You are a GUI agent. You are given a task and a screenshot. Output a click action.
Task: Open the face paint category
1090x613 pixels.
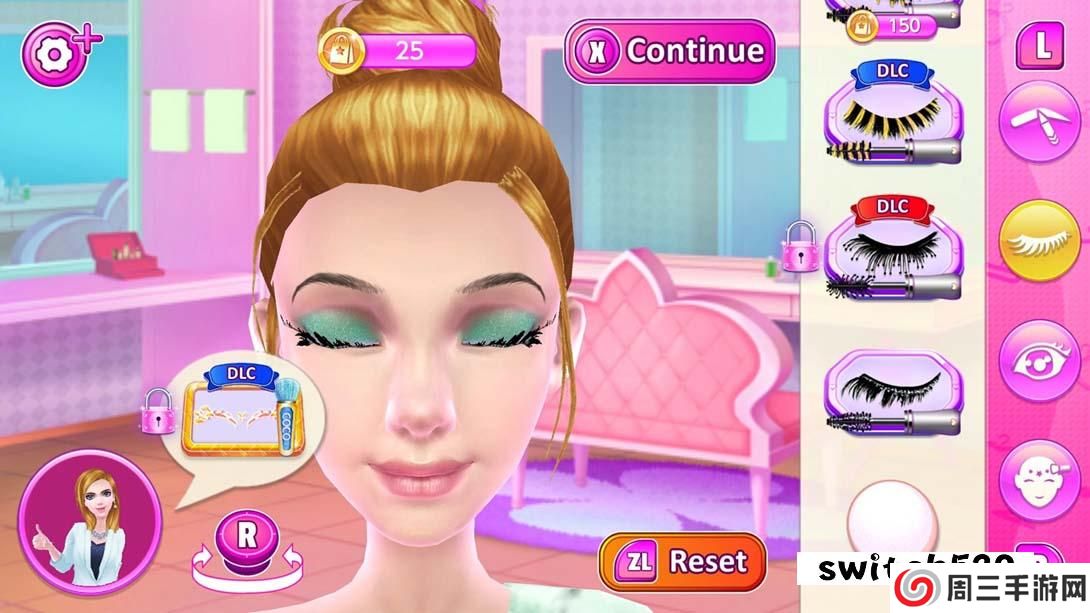coord(1039,479)
